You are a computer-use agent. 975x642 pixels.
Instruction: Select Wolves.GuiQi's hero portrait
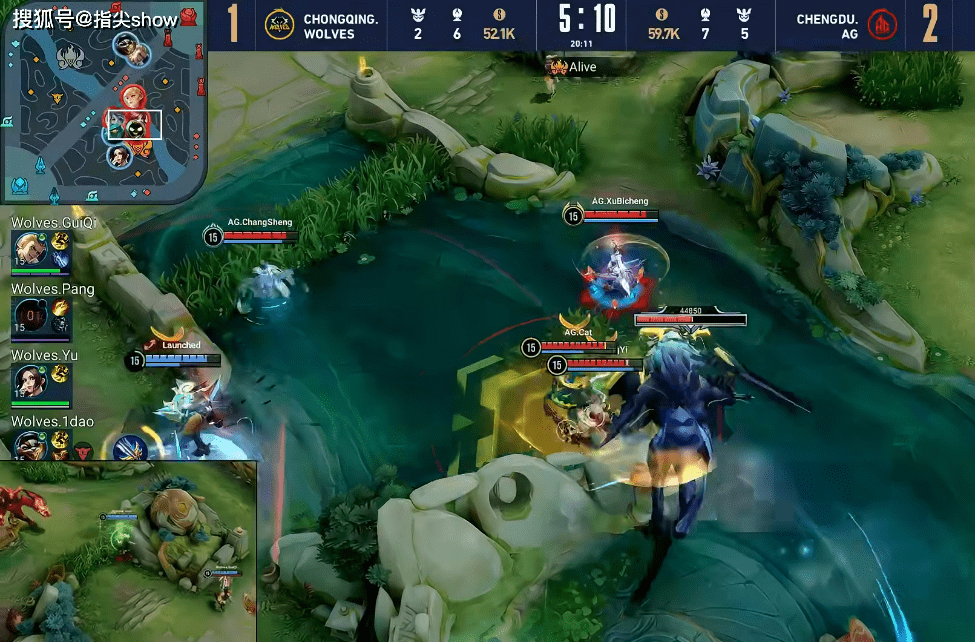[29, 248]
